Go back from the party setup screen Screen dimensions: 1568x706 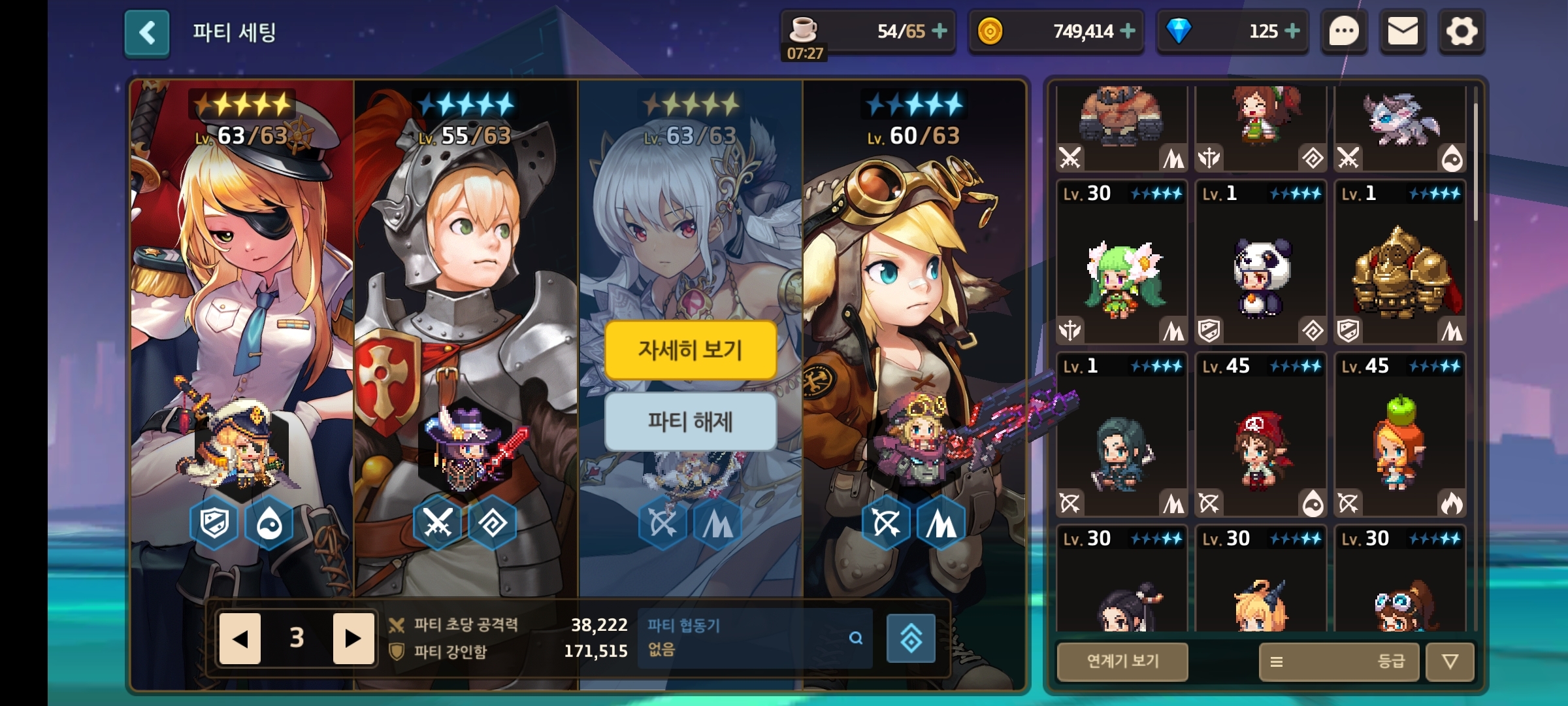(147, 33)
